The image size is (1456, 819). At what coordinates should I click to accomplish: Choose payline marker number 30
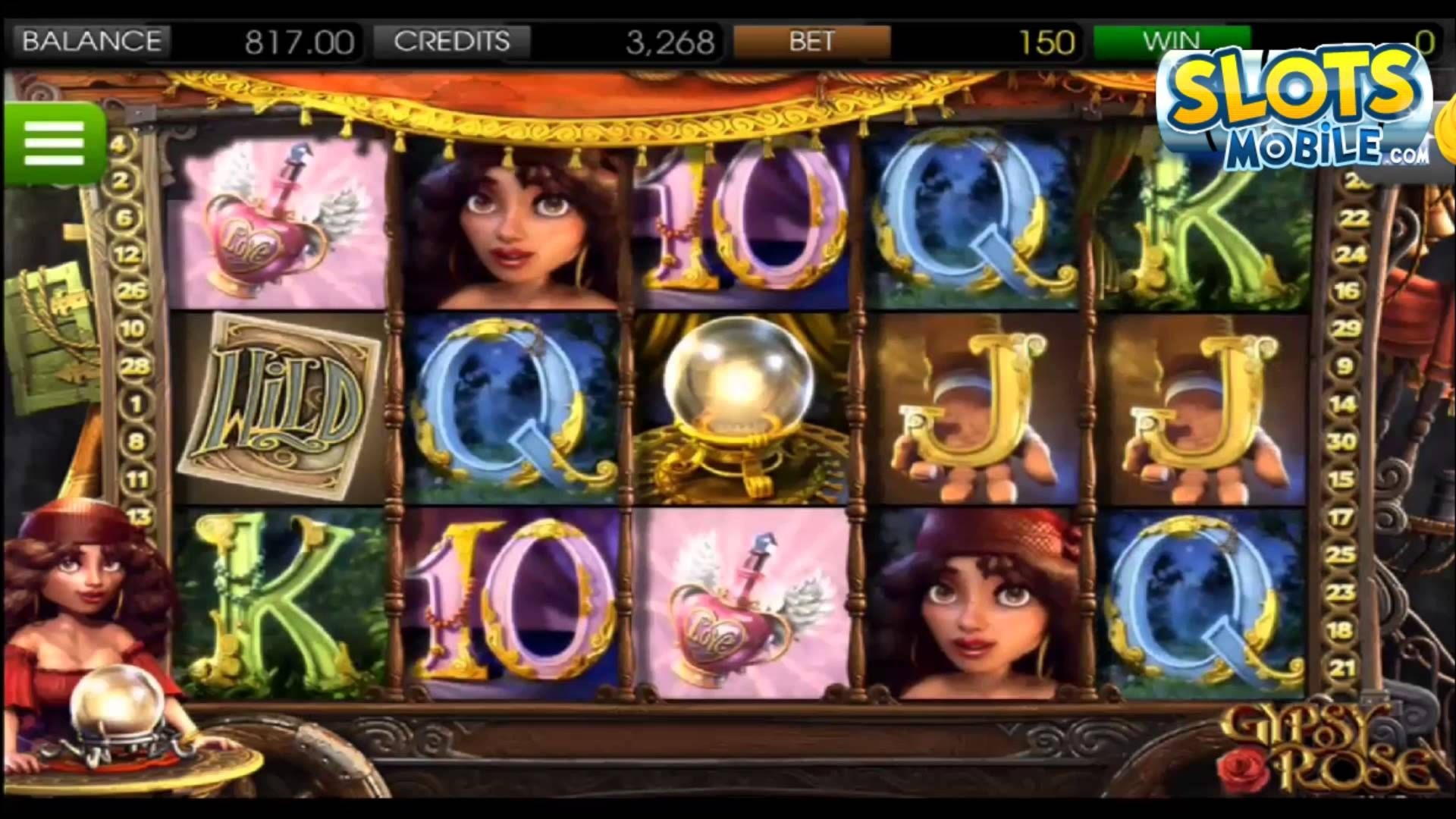click(x=1342, y=441)
